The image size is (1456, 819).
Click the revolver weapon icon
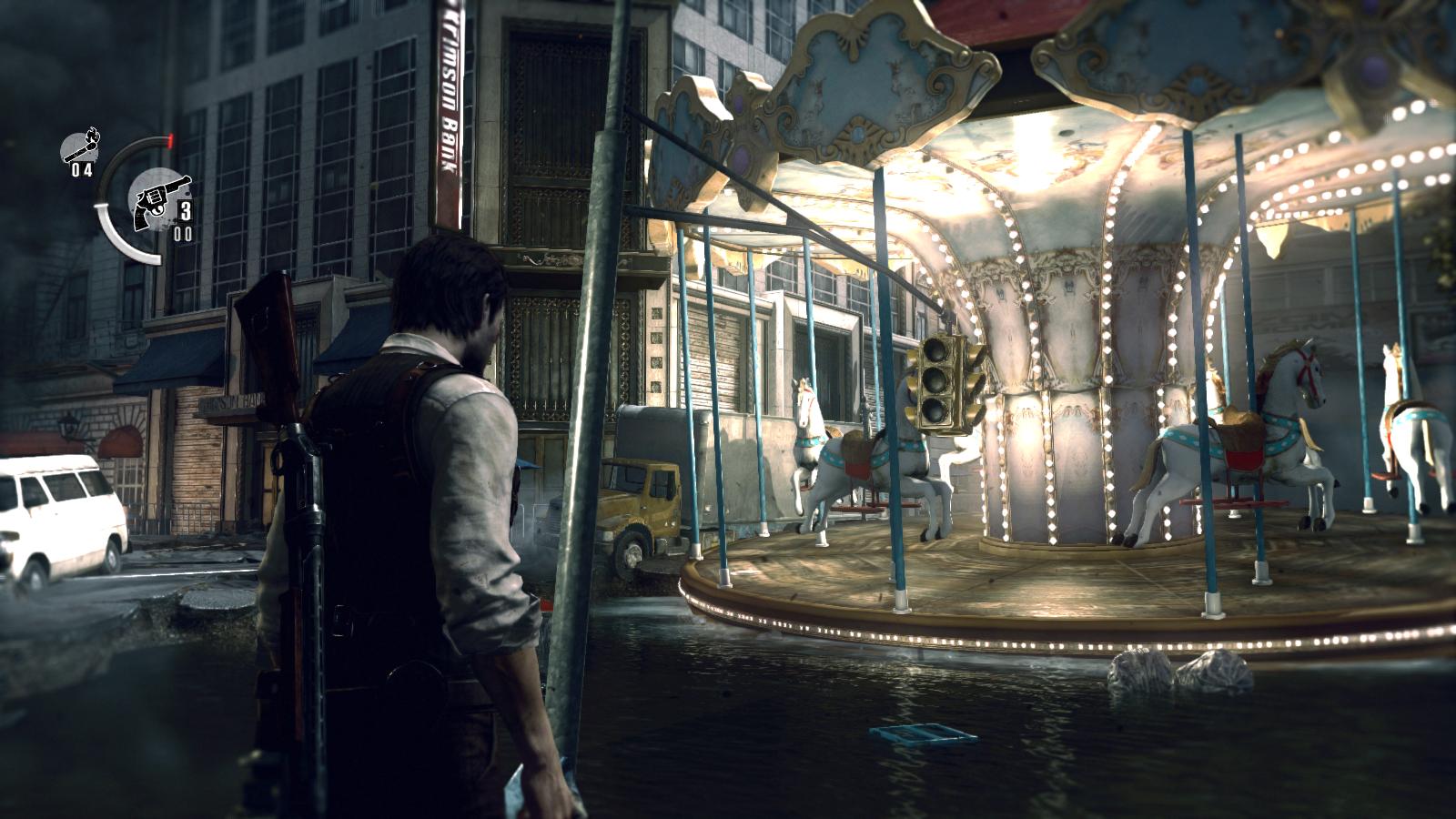coord(157,202)
